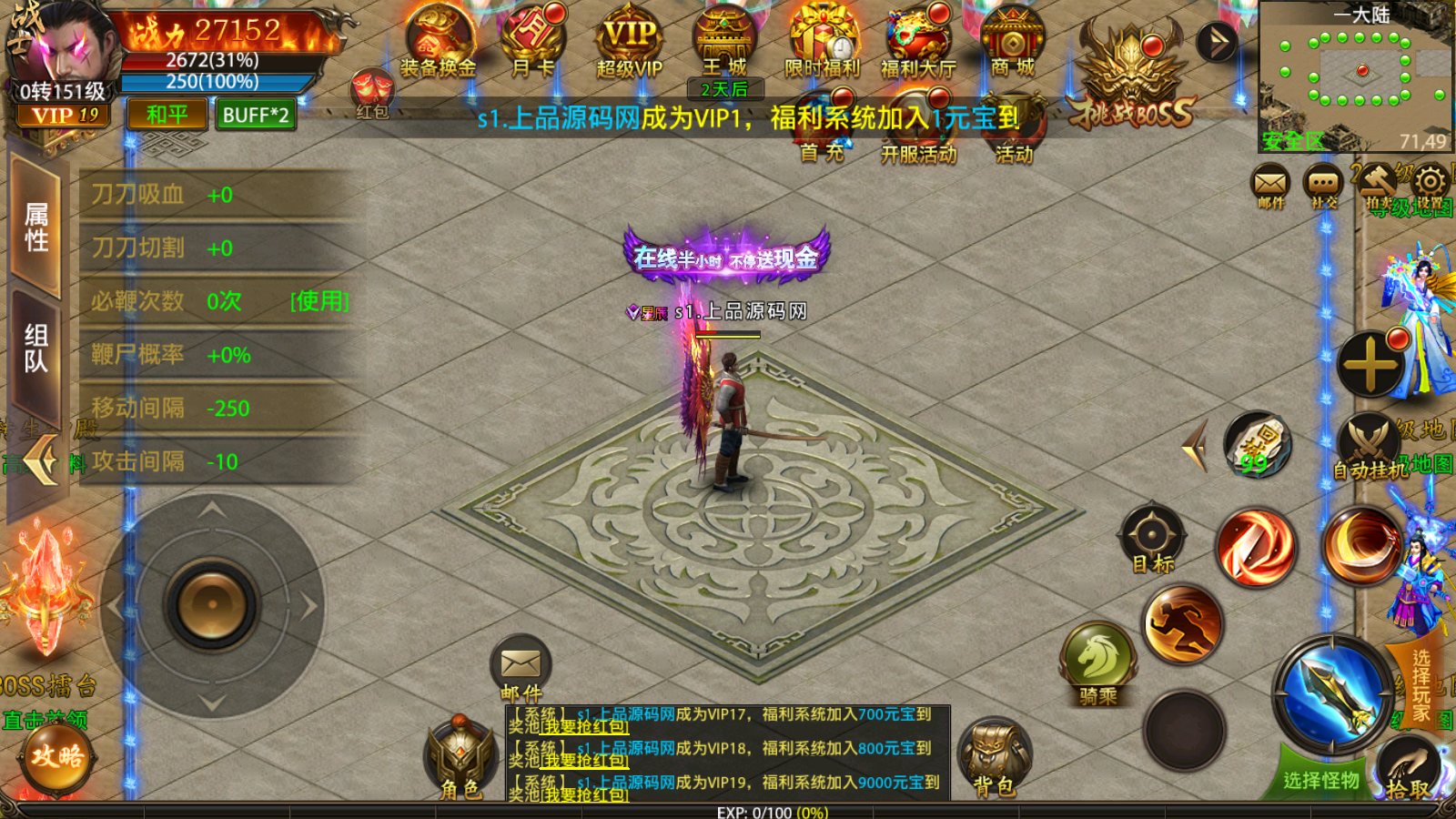Open the 装备换金 equipment exchange icon

(x=439, y=41)
